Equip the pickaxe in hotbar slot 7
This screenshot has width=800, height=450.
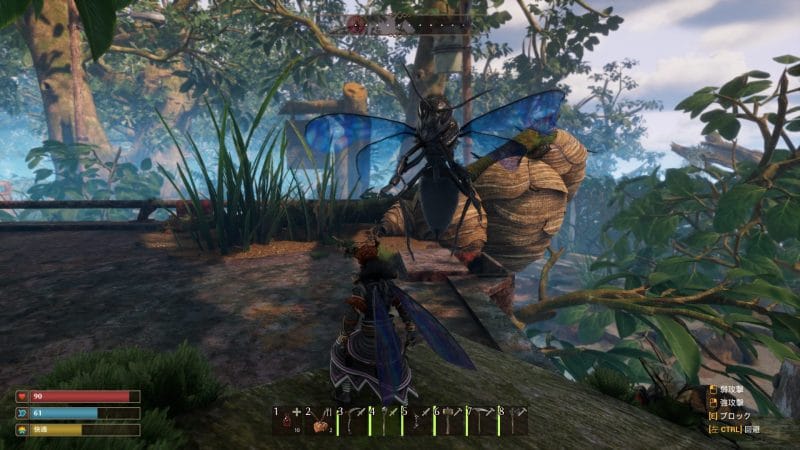(x=482, y=421)
